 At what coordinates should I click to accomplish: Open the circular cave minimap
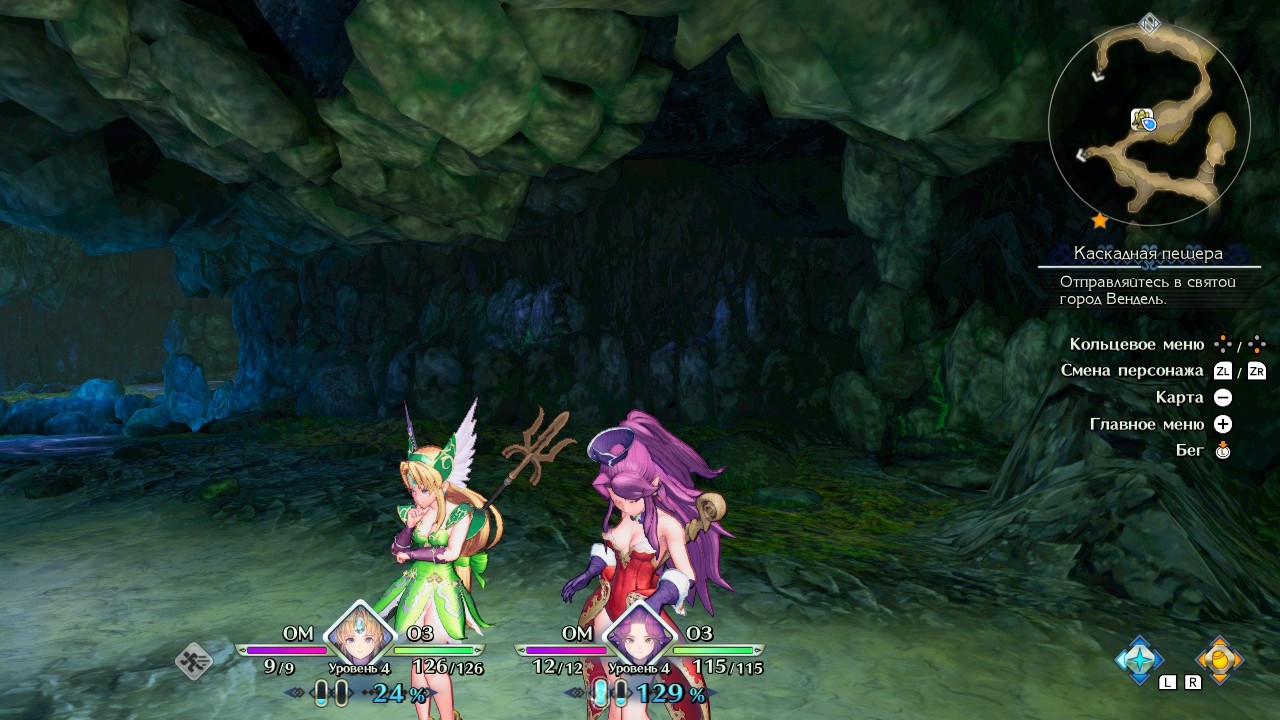1149,124
